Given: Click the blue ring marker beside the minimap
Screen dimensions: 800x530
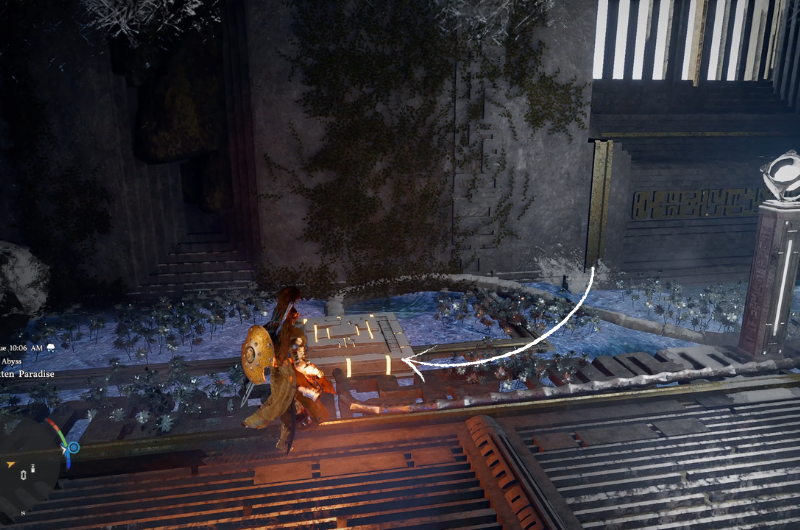Looking at the screenshot, I should point(73,448).
